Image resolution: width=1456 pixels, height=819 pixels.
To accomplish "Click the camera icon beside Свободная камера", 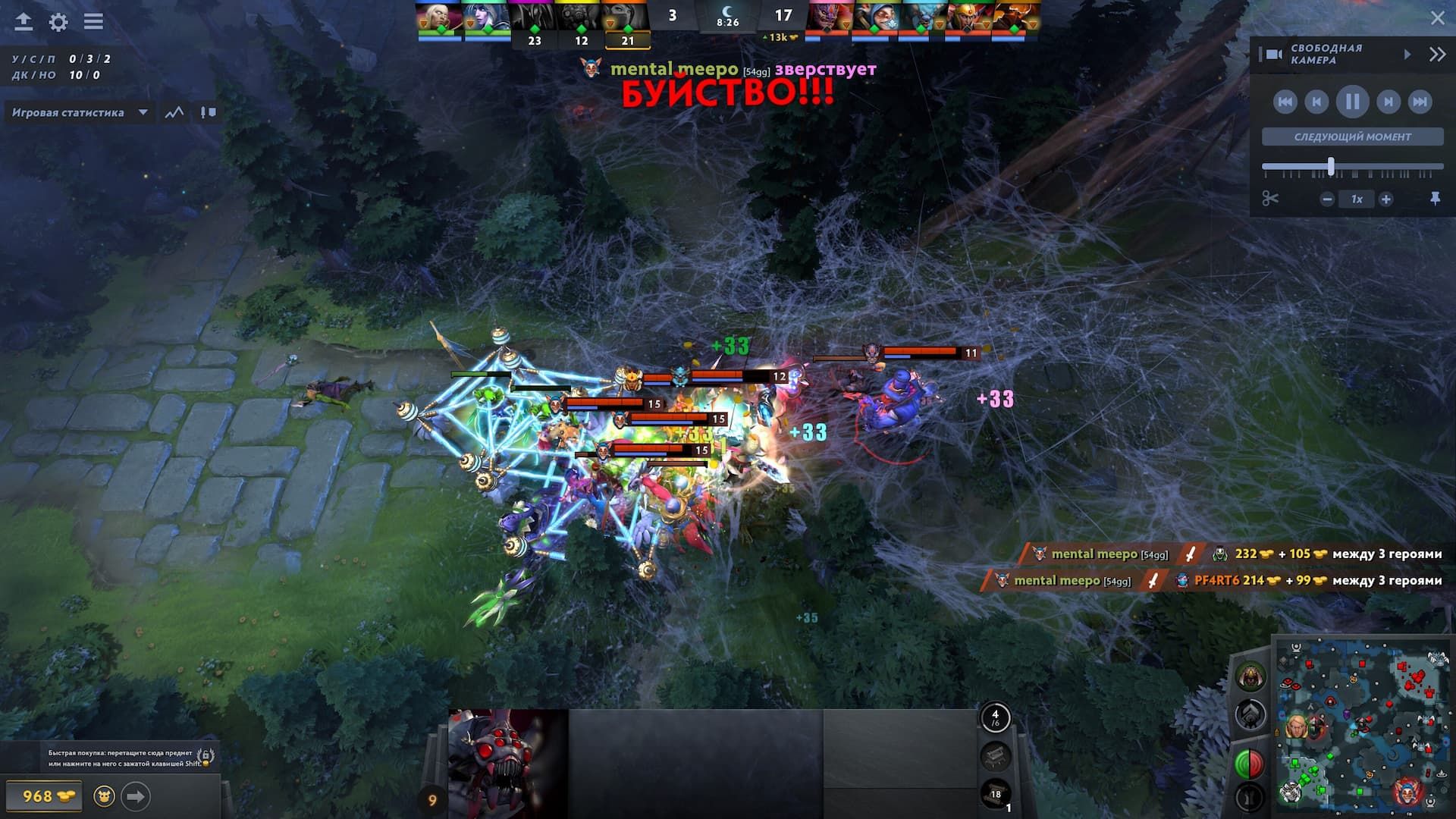I will tap(1272, 53).
